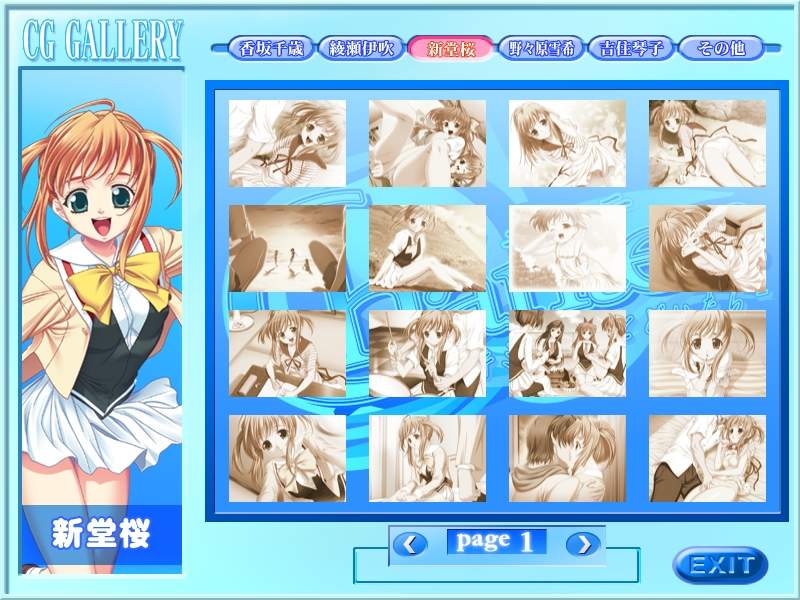
Task: Advance to the next gallery page arrow
Action: click(x=583, y=543)
